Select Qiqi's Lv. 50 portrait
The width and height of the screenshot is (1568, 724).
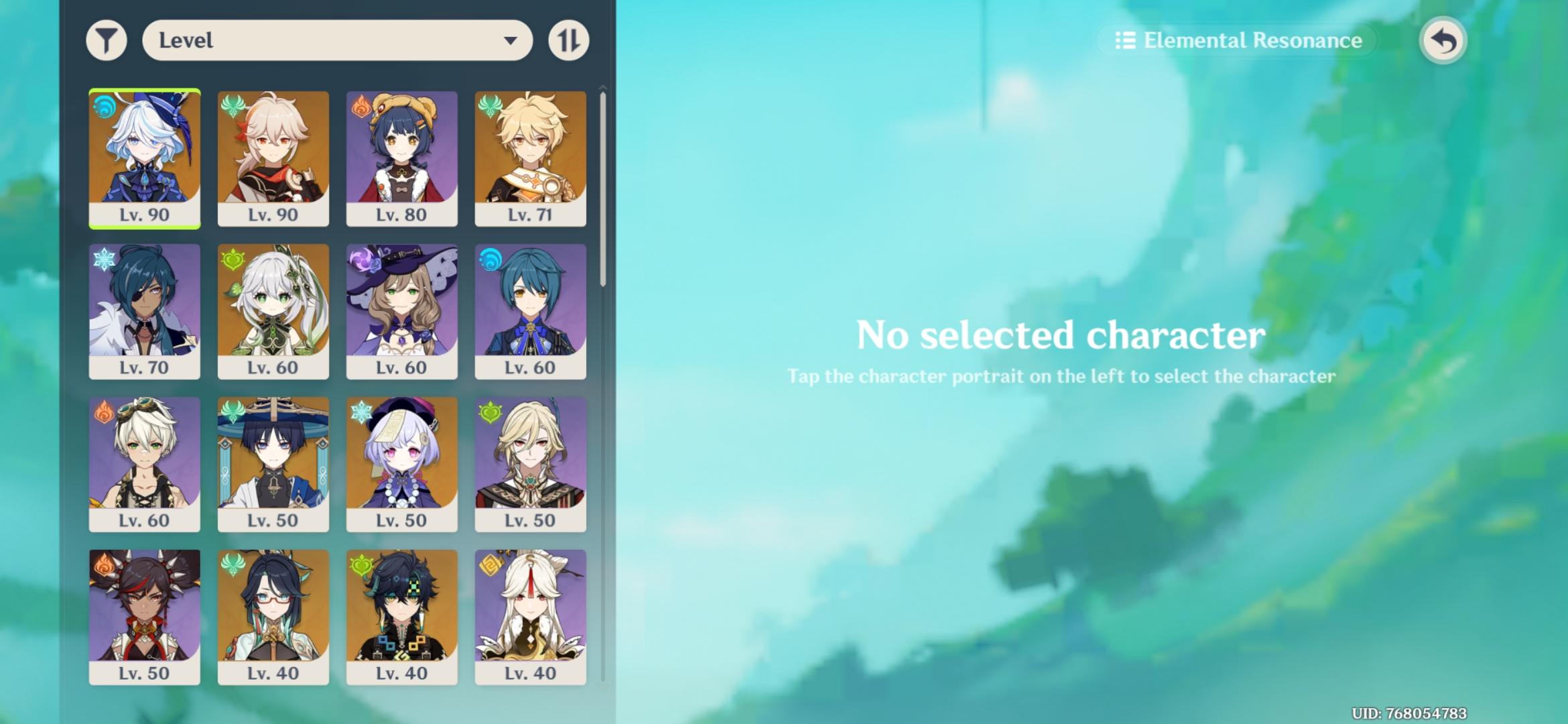pyautogui.click(x=402, y=463)
